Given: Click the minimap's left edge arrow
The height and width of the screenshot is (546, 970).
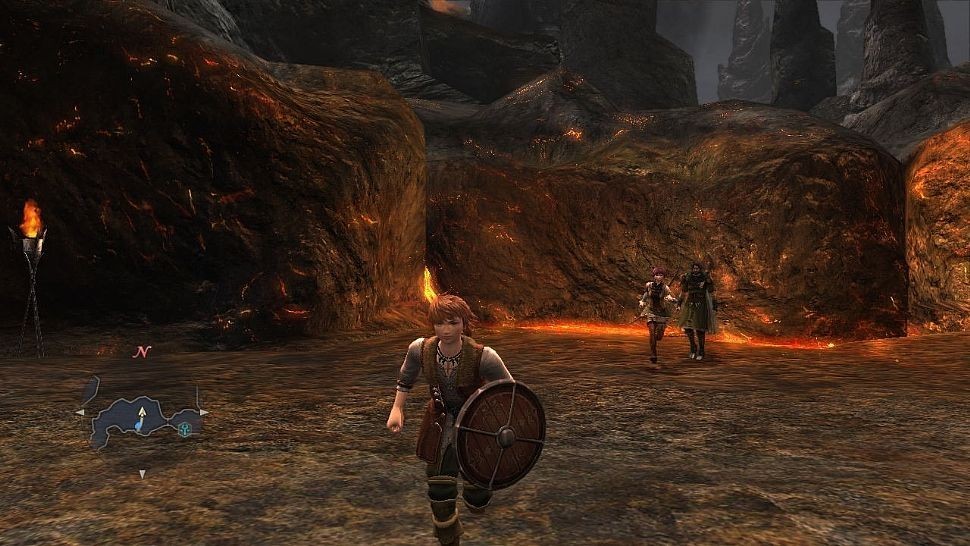Looking at the screenshot, I should (x=80, y=412).
